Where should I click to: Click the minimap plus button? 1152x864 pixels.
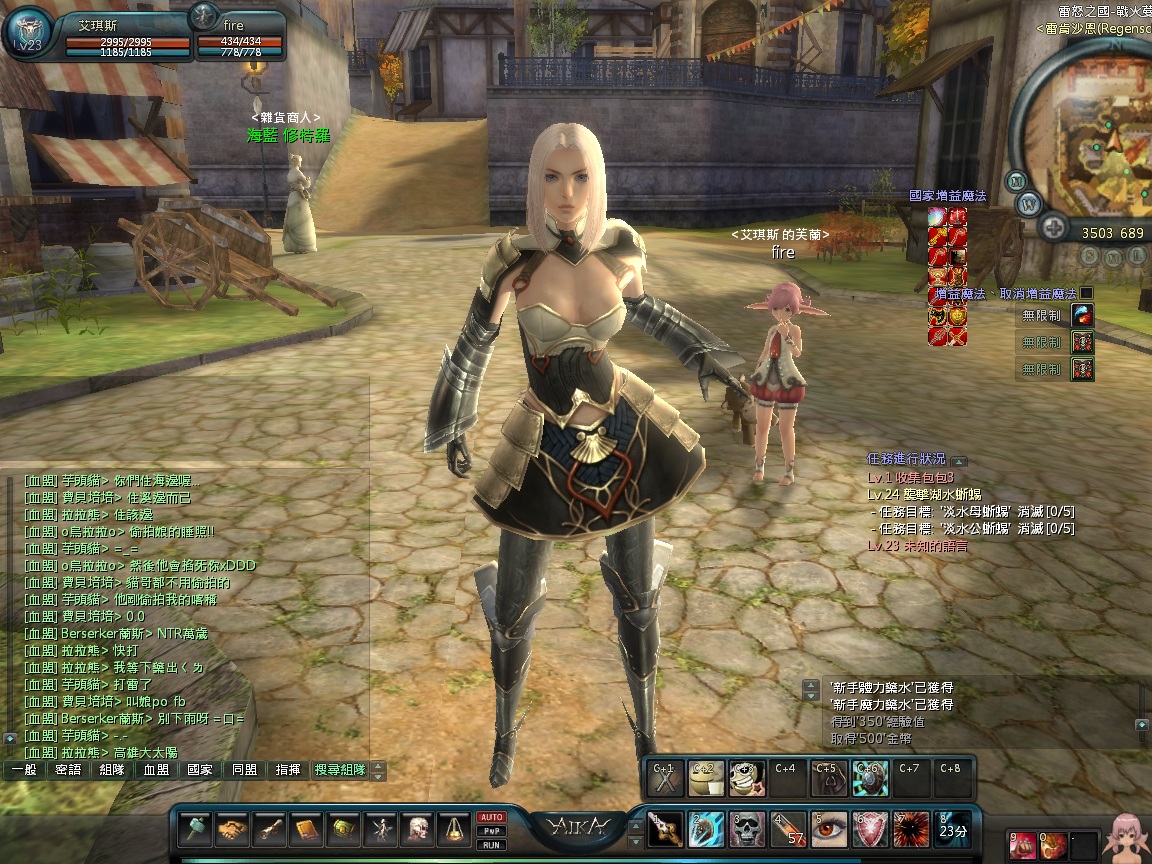click(1053, 229)
